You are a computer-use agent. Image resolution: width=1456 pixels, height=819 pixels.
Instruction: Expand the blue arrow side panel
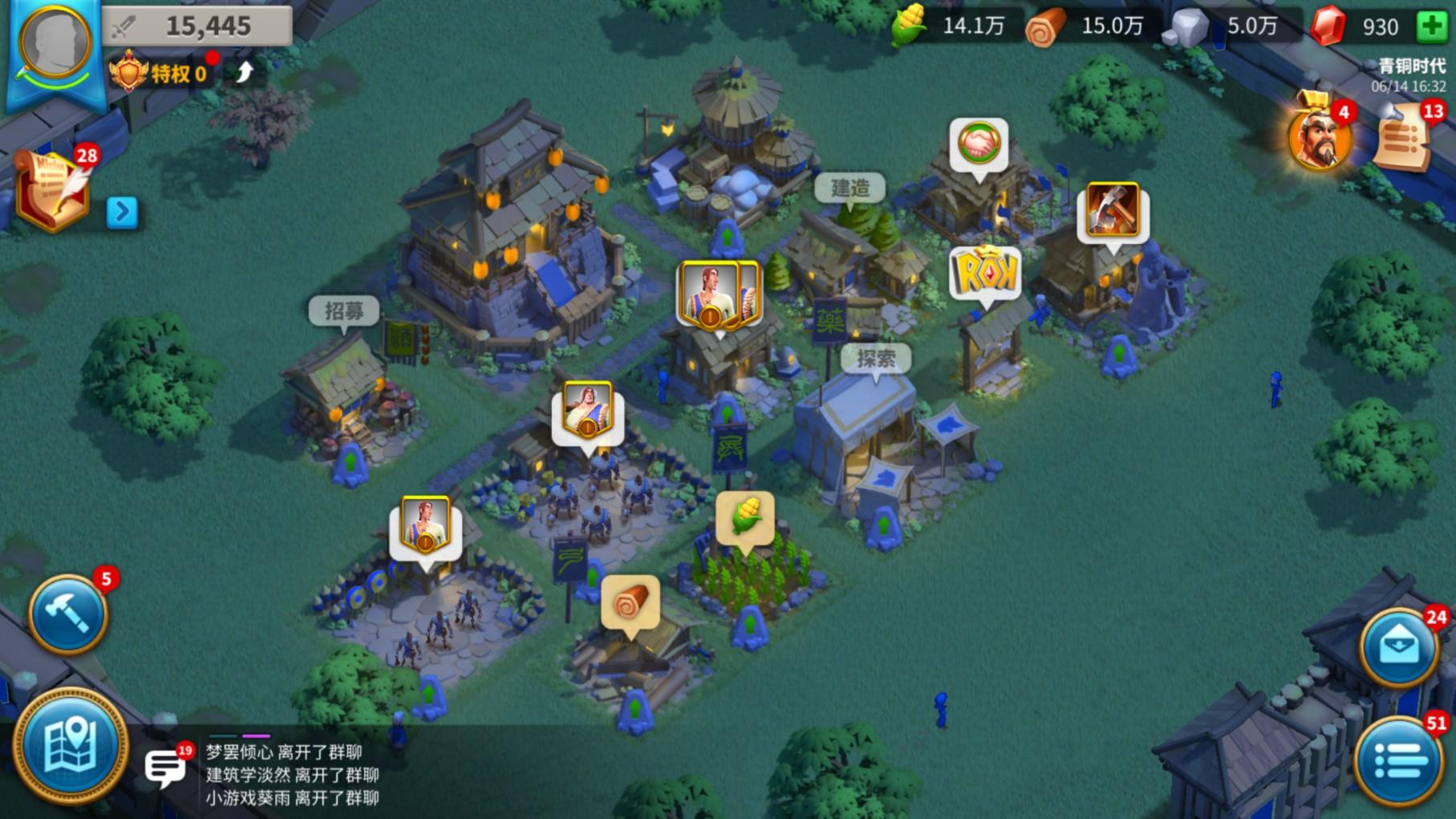(122, 213)
